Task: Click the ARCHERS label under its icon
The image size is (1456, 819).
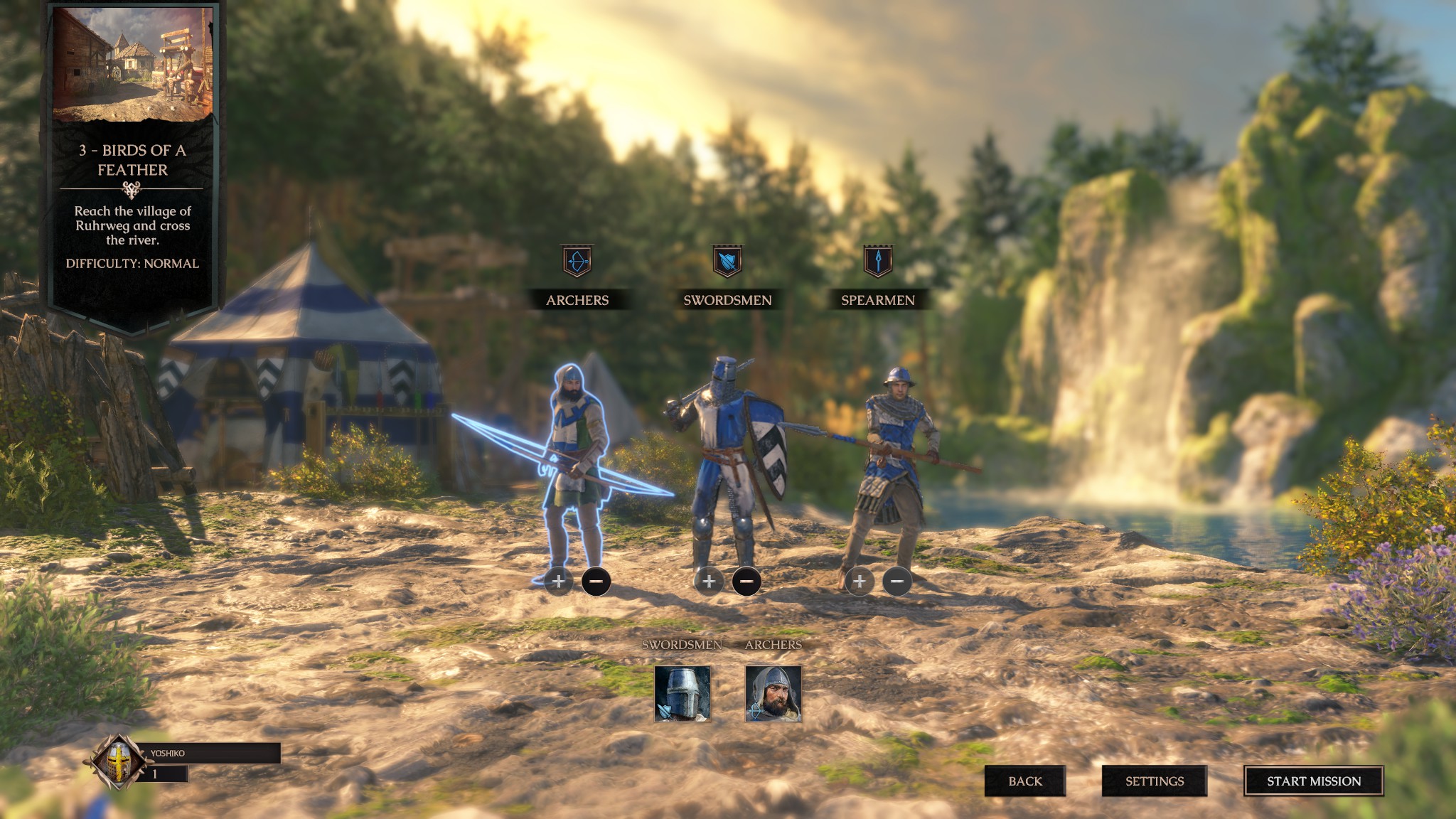Action: [x=577, y=301]
